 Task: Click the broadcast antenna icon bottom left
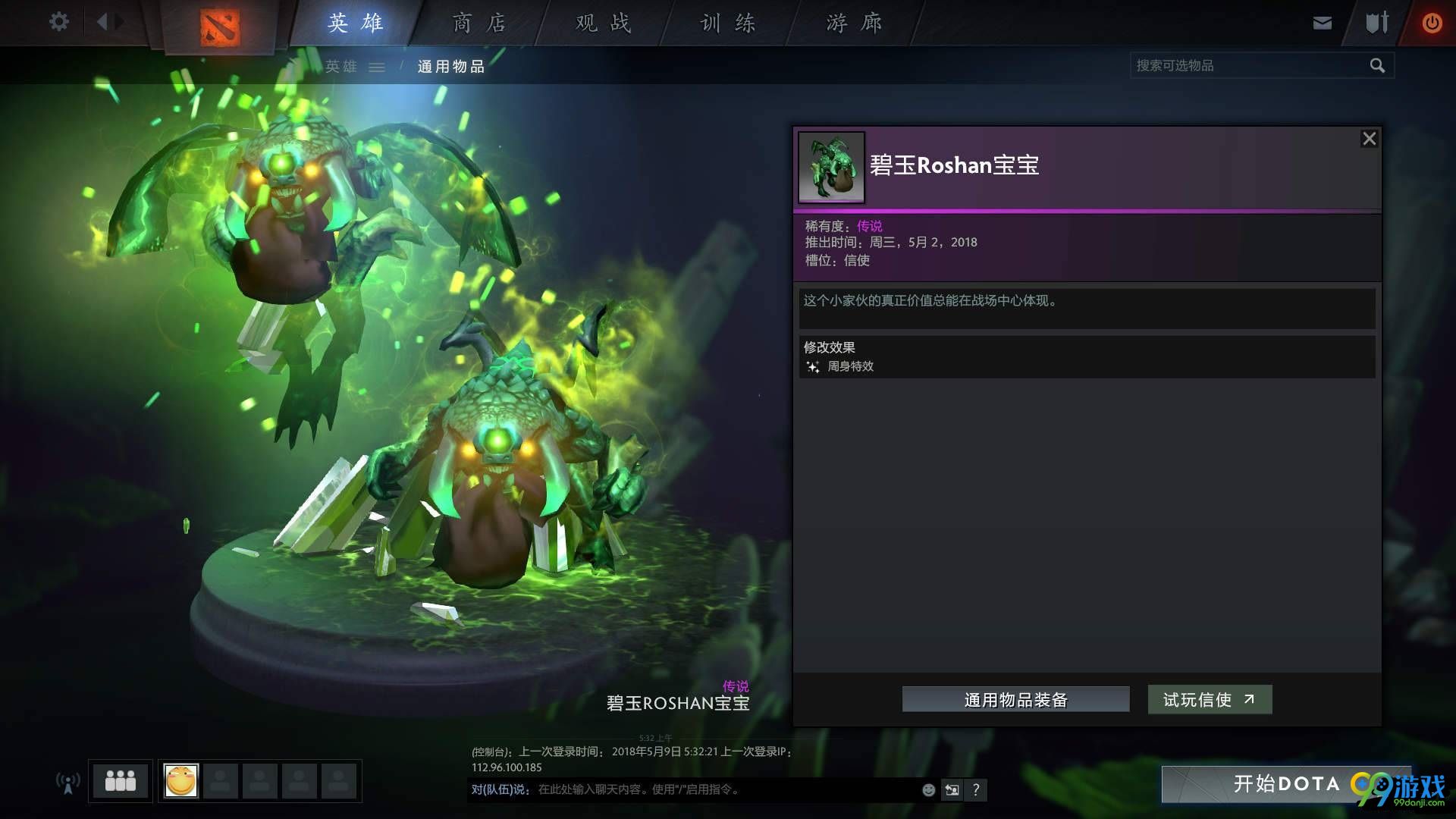67,781
